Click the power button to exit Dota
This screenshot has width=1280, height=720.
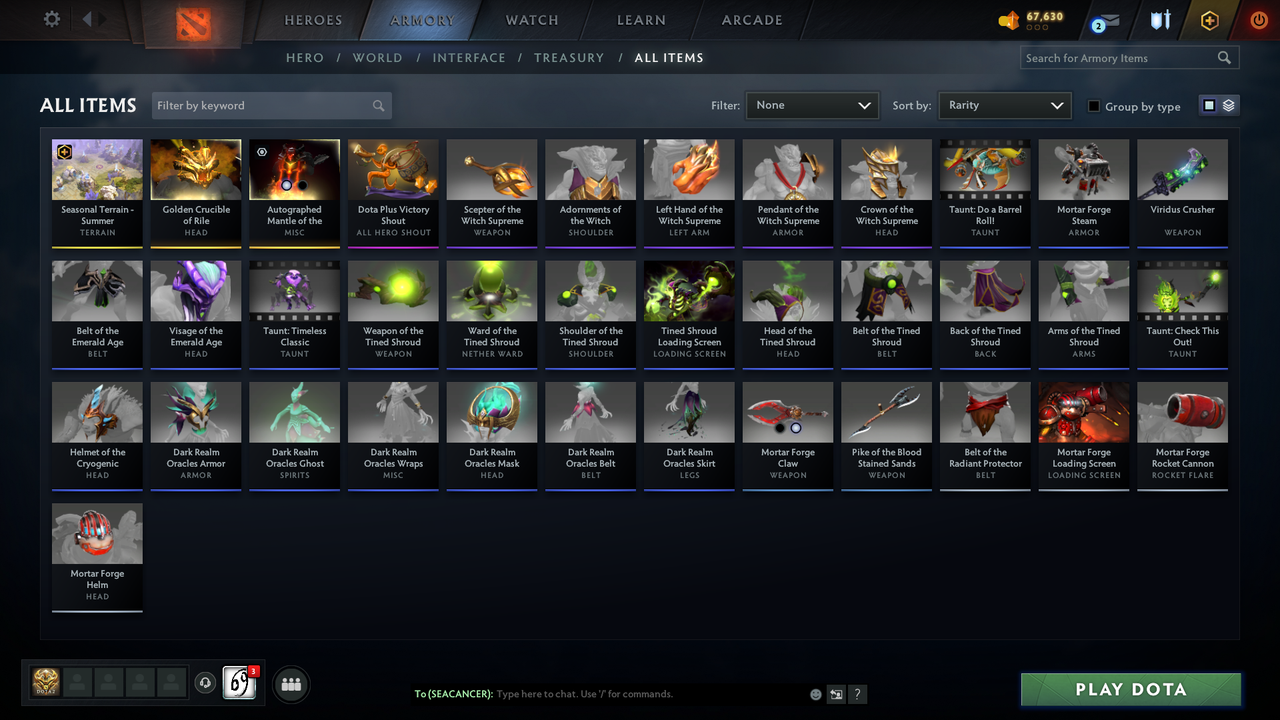pos(1258,20)
